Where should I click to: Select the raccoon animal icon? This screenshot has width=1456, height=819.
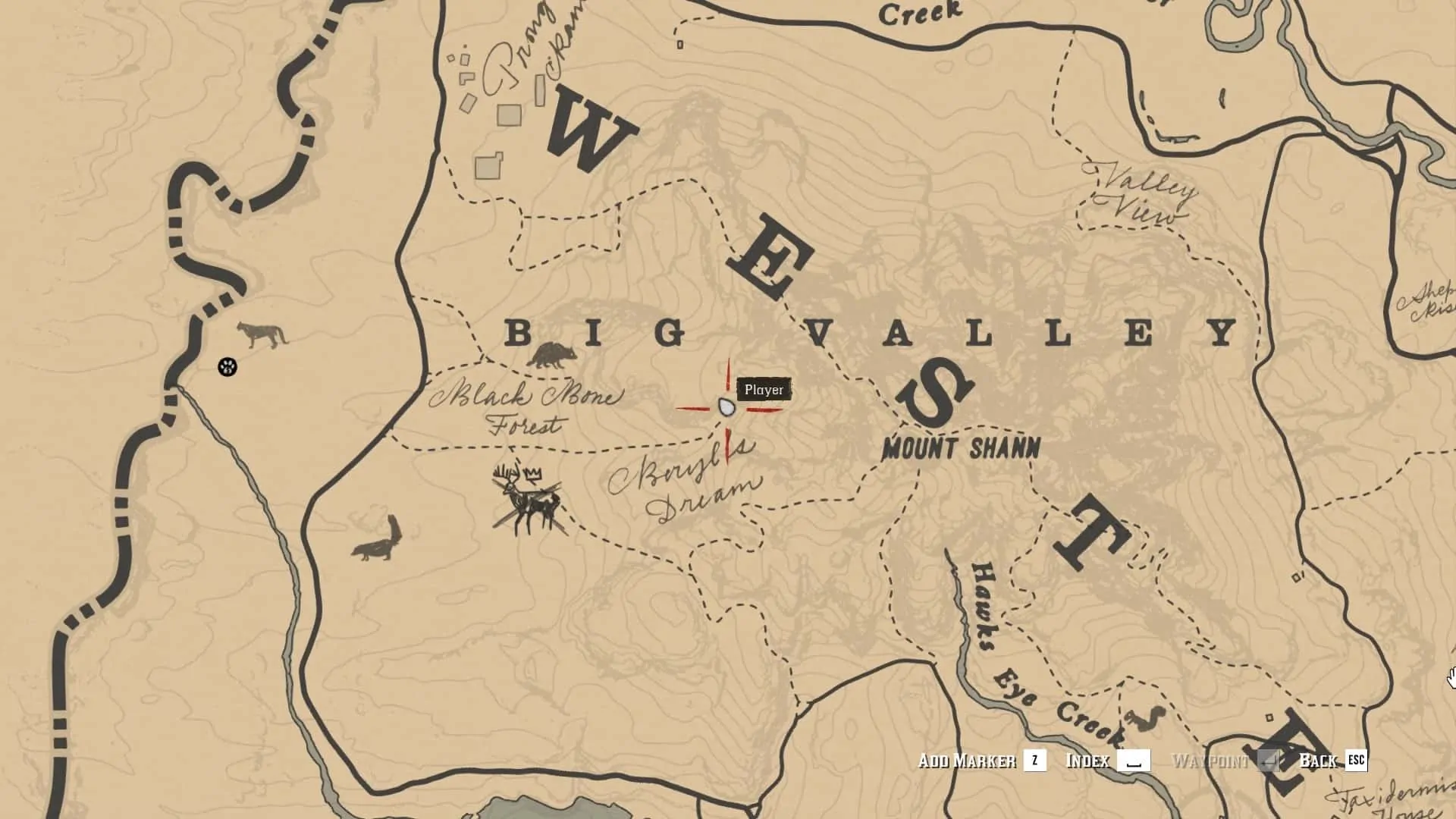pos(551,355)
